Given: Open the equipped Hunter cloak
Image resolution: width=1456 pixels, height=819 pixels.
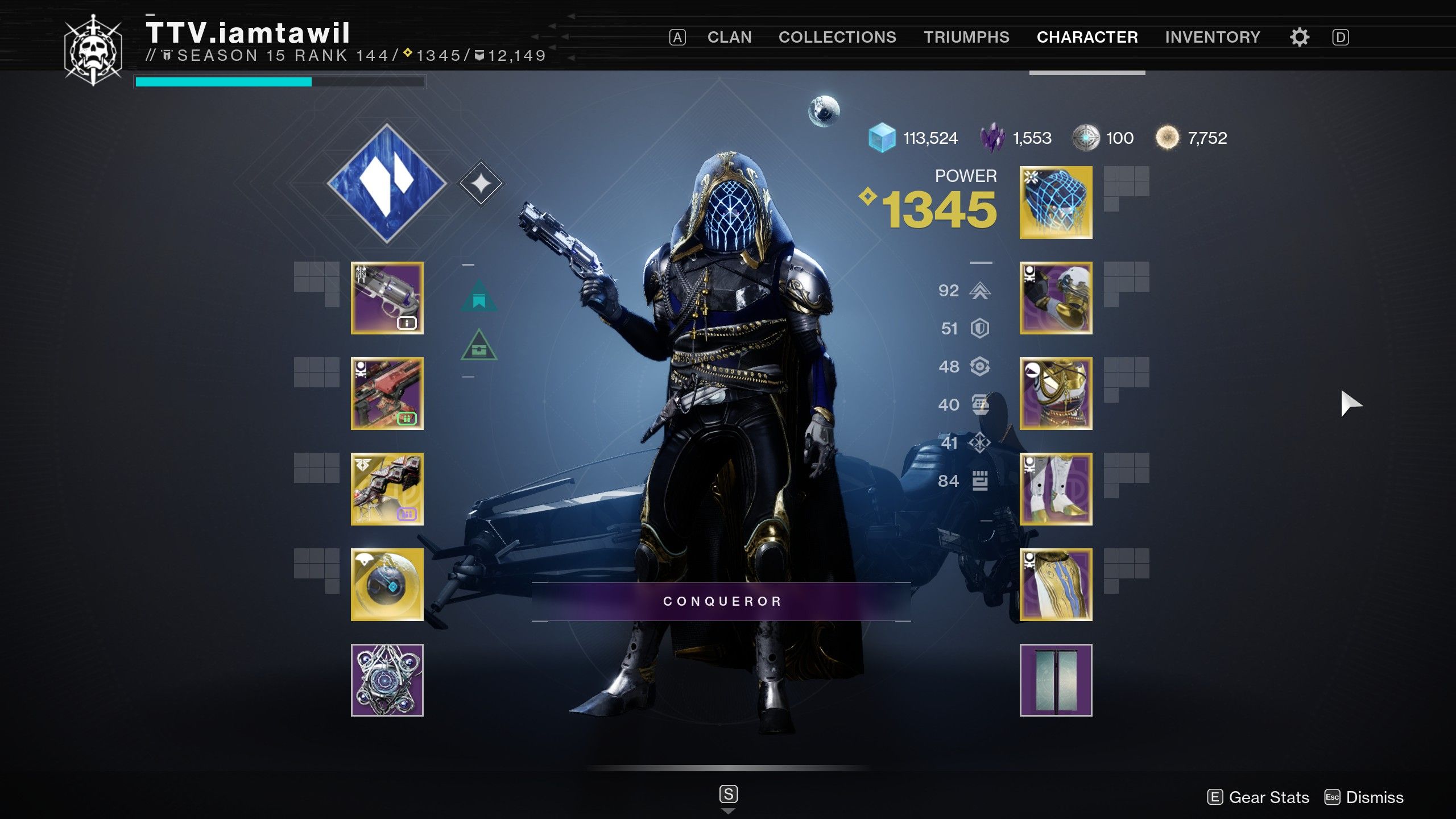Looking at the screenshot, I should click(x=1055, y=586).
